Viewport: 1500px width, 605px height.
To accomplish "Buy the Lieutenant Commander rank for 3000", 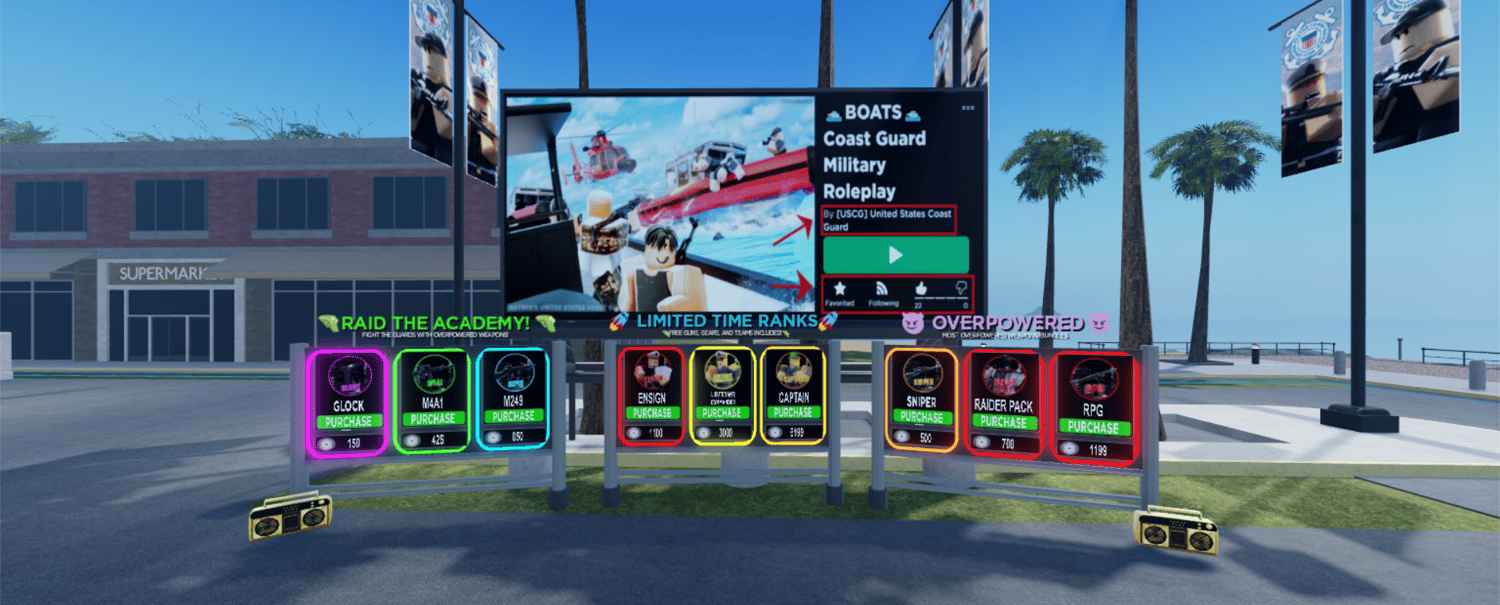I will (722, 413).
